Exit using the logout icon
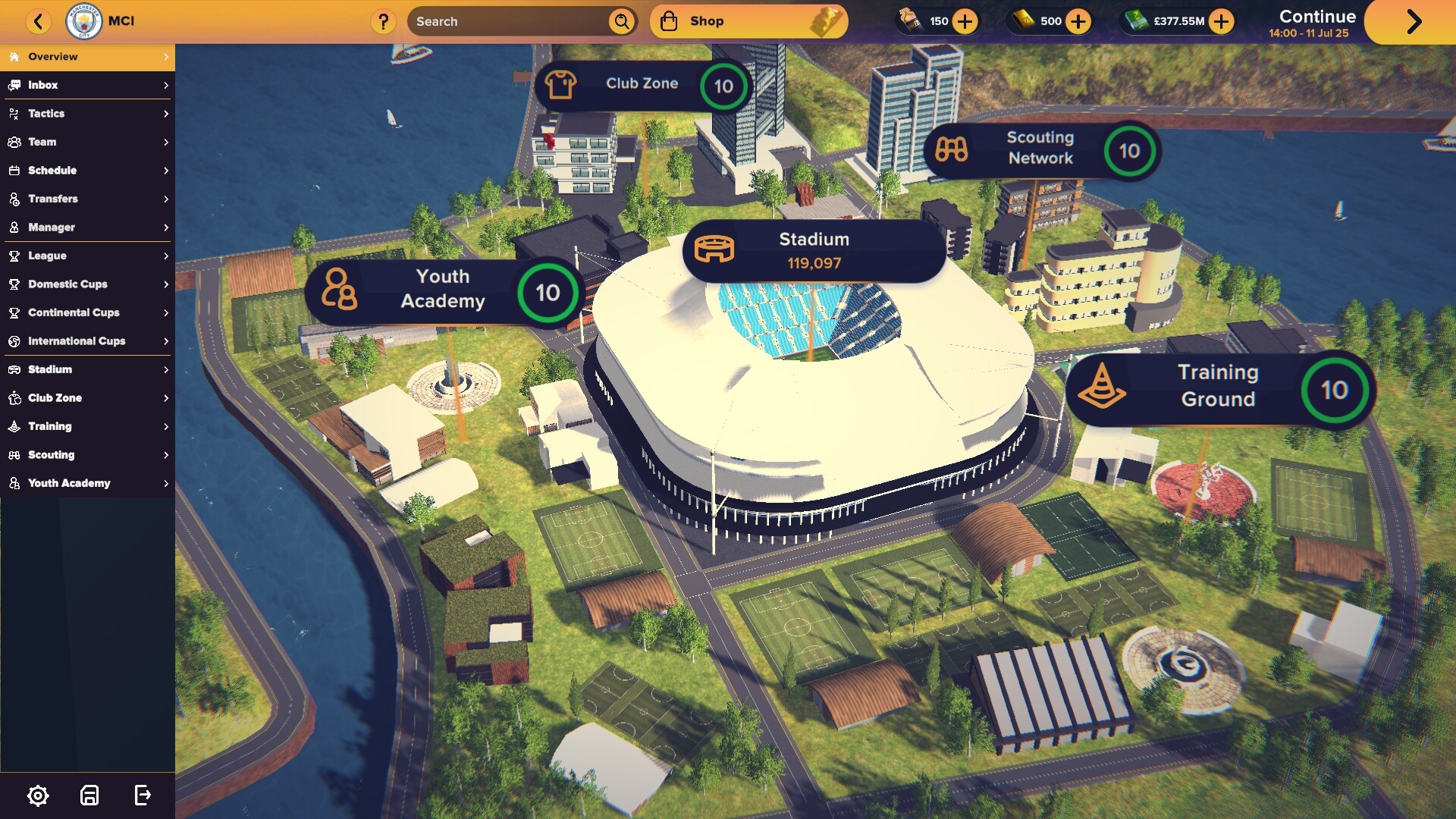Screen dimensions: 1456x819 143,795
